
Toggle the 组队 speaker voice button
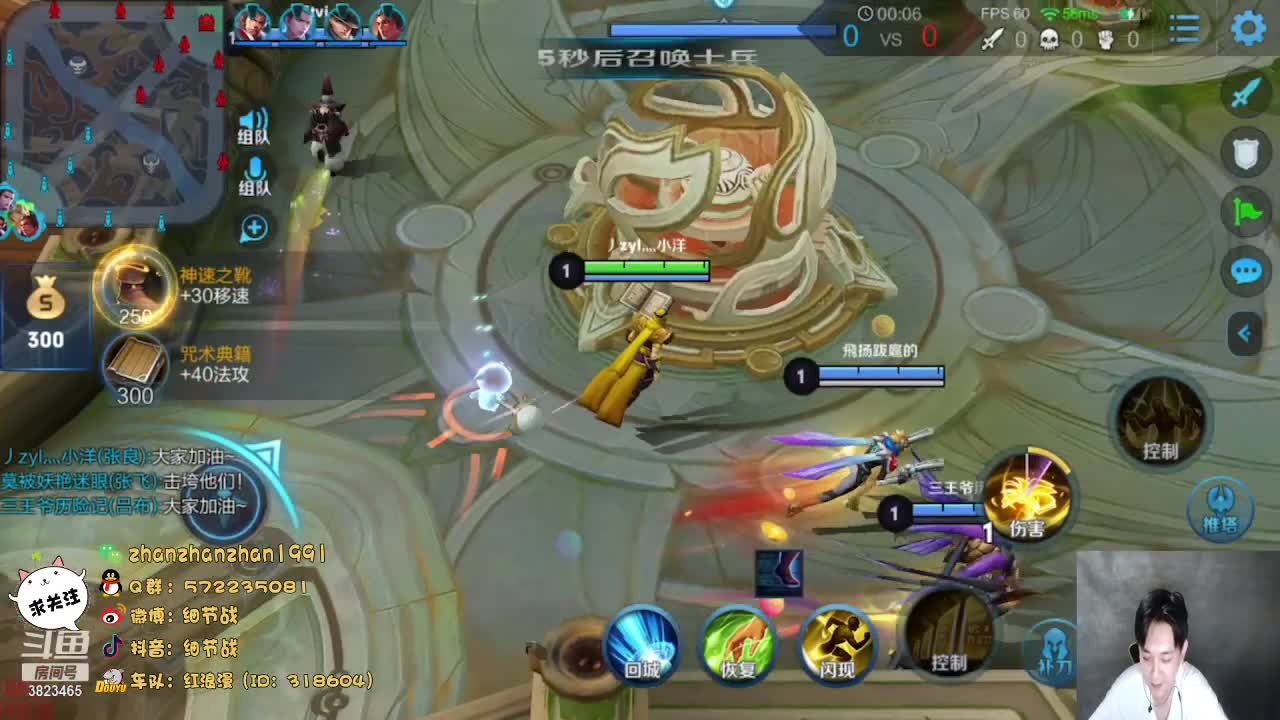pos(254,126)
